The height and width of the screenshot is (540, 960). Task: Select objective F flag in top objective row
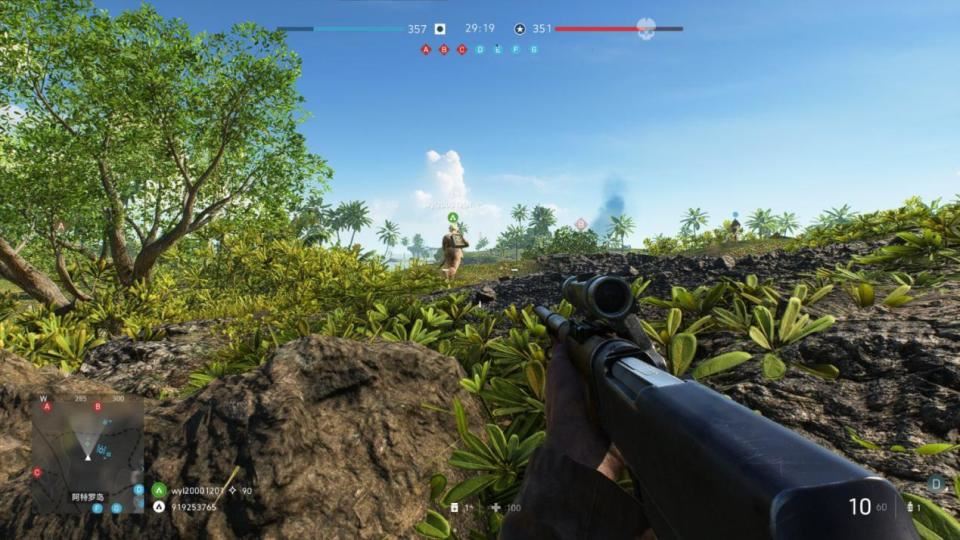(516, 49)
